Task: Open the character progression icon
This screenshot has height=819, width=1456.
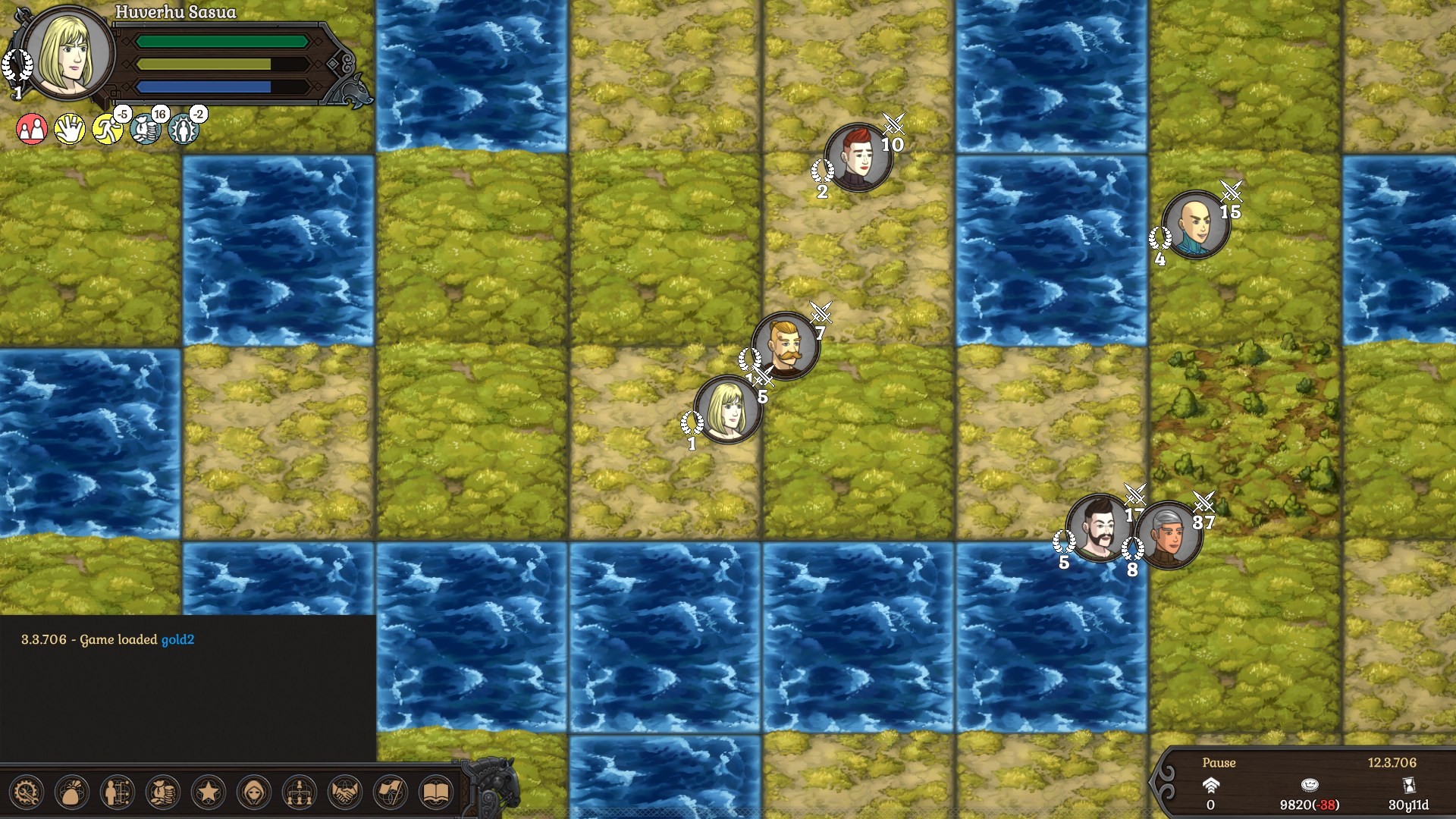Action: point(116,792)
